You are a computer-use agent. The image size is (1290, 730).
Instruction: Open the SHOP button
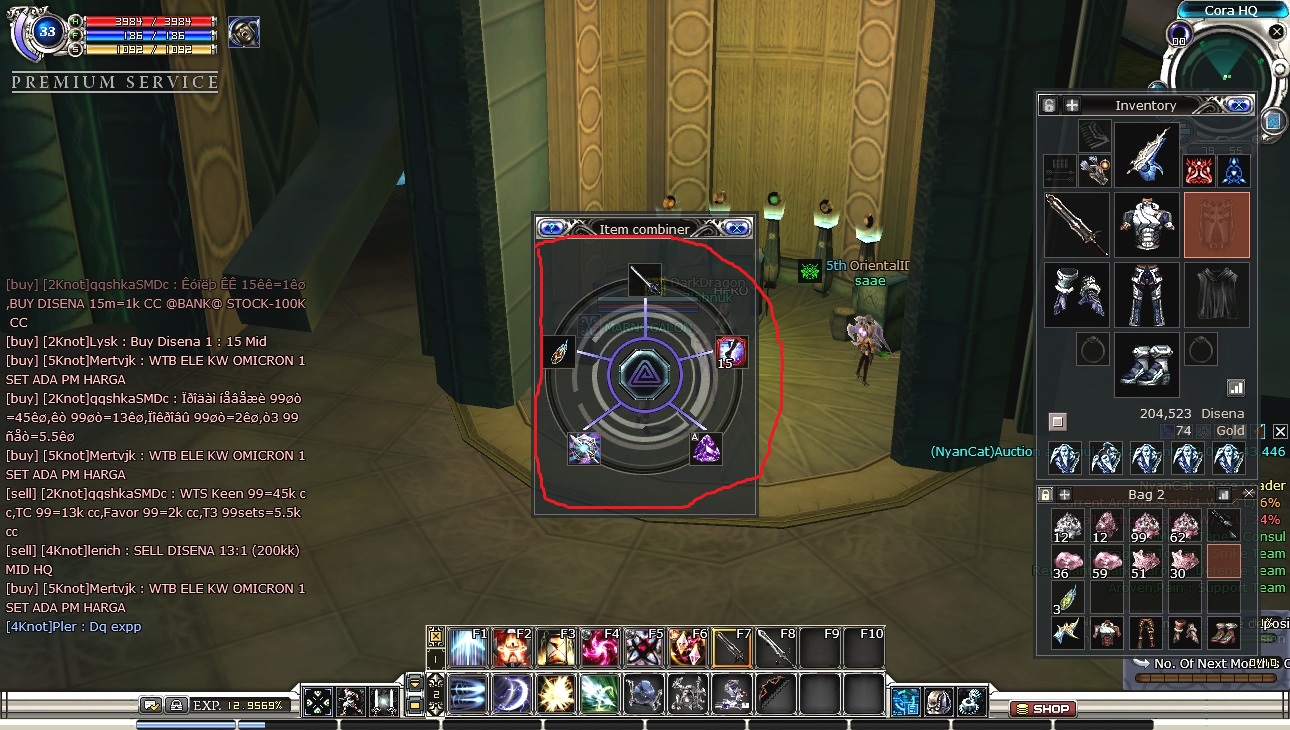click(1042, 709)
